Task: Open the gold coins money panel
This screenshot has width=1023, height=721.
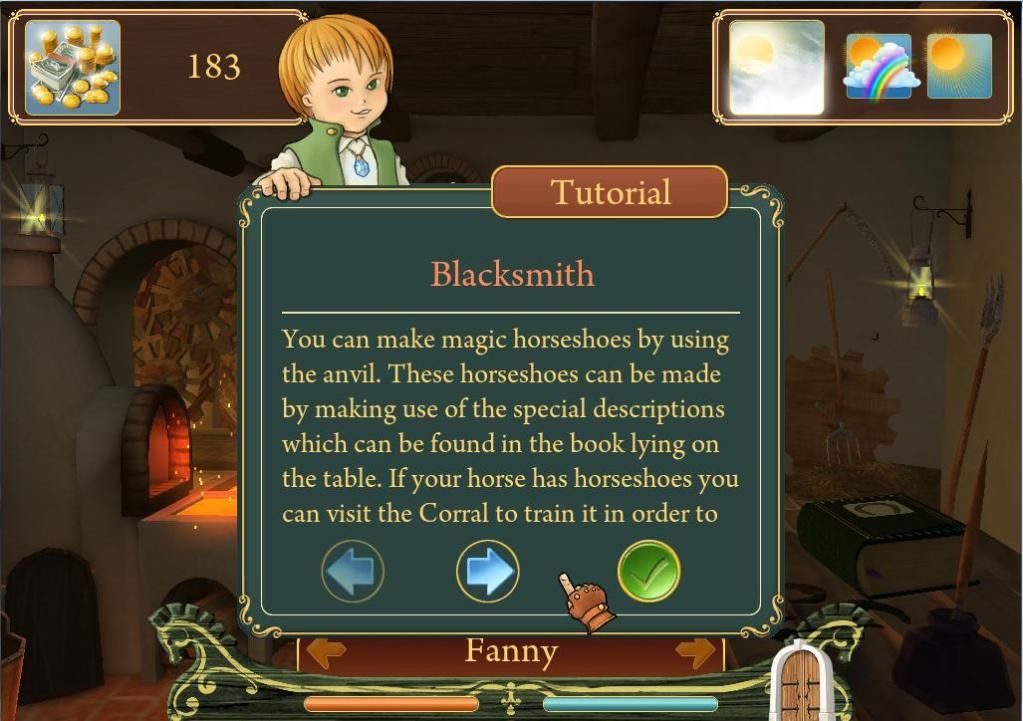Action: pos(73,68)
